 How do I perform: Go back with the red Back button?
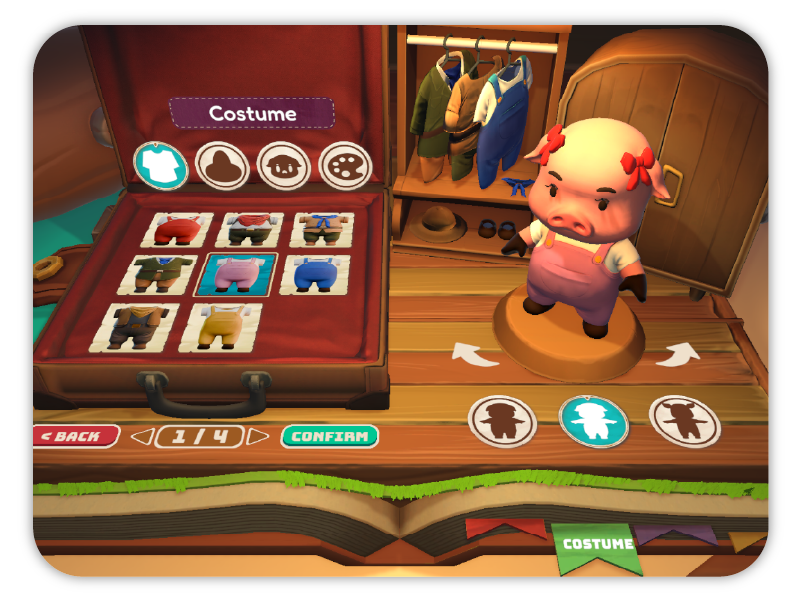76,436
